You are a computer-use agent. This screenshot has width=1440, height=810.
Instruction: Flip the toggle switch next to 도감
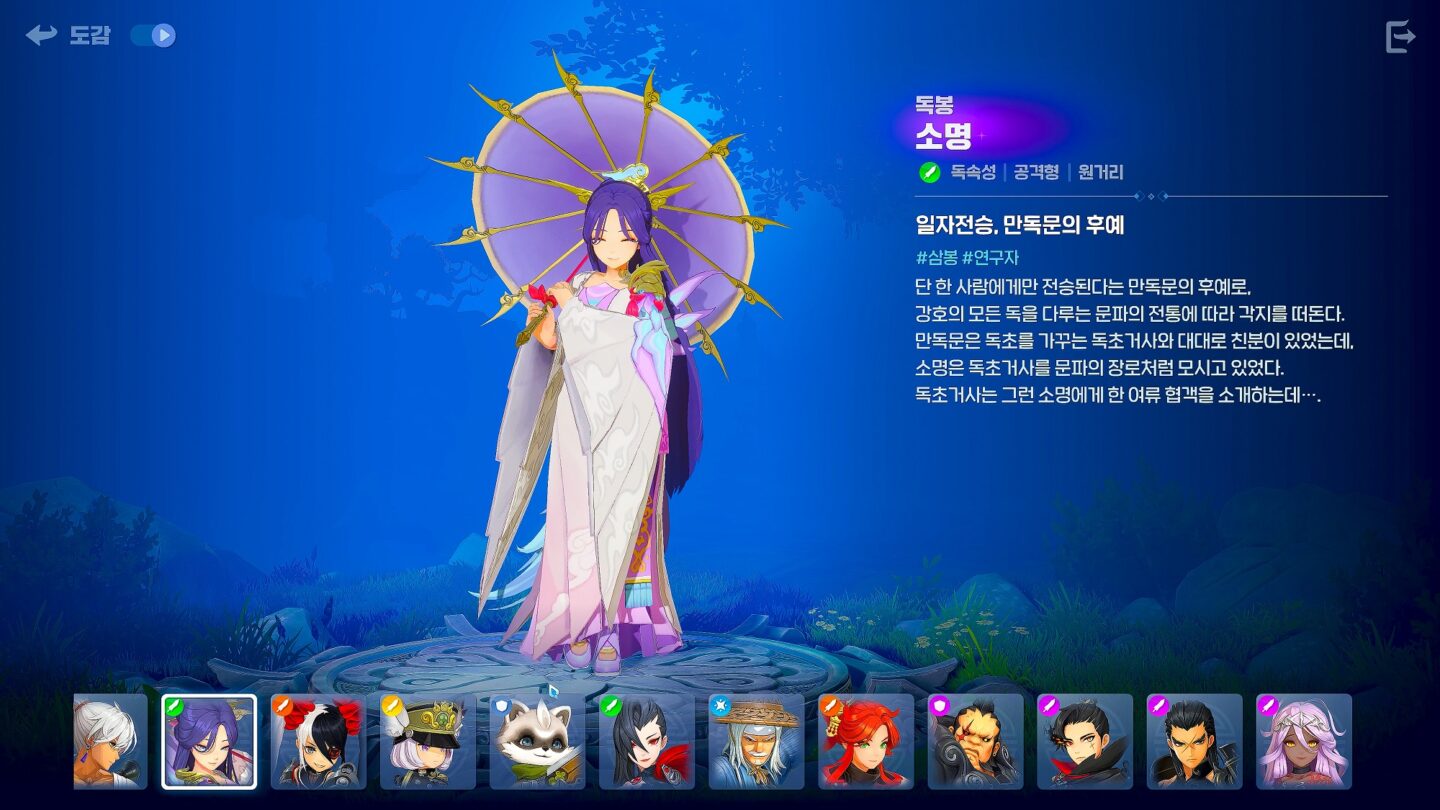(152, 33)
